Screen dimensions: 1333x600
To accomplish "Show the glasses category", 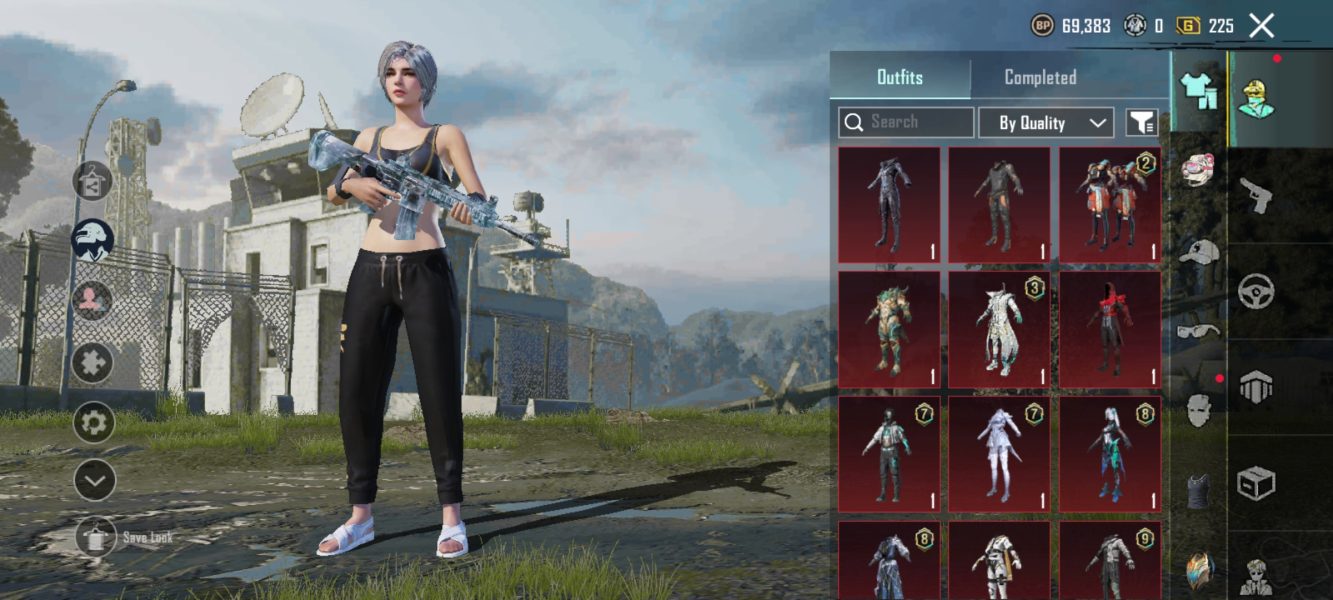I will 1198,331.
